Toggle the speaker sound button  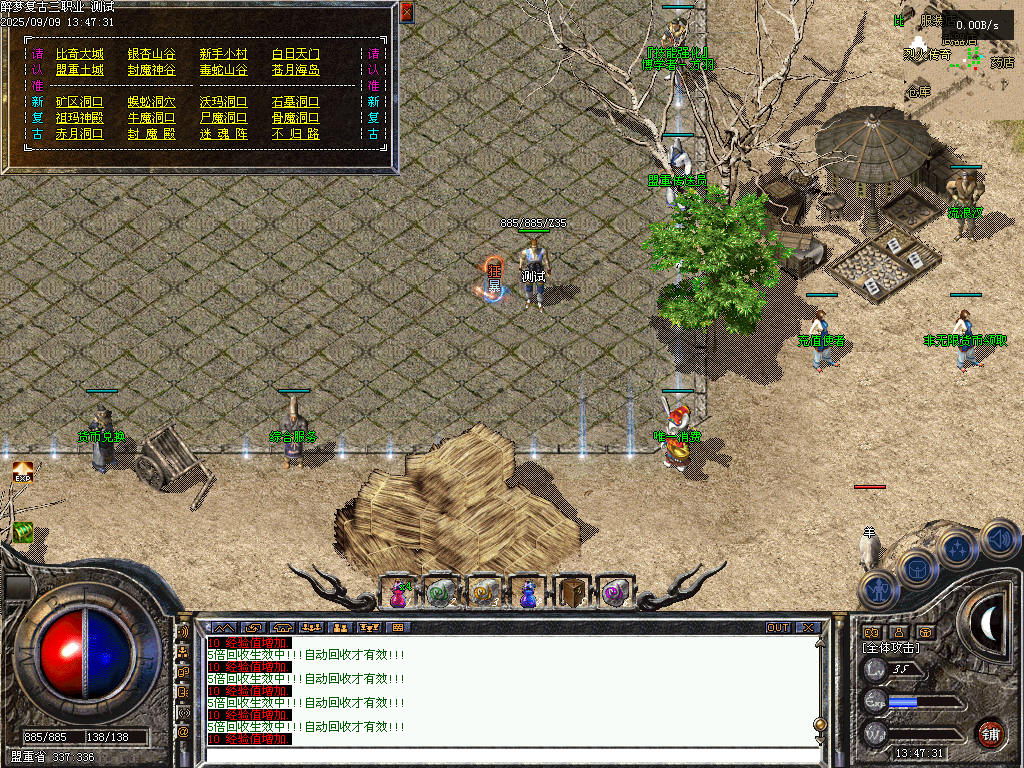pyautogui.click(x=998, y=540)
